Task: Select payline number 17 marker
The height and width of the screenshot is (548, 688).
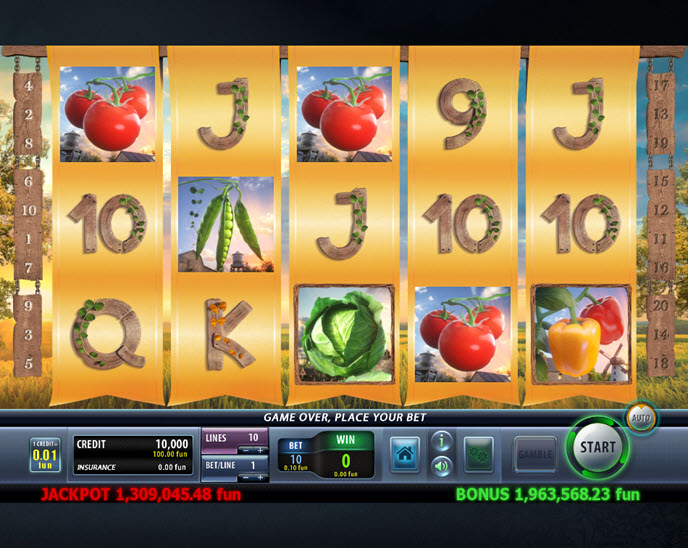Action: pos(660,86)
